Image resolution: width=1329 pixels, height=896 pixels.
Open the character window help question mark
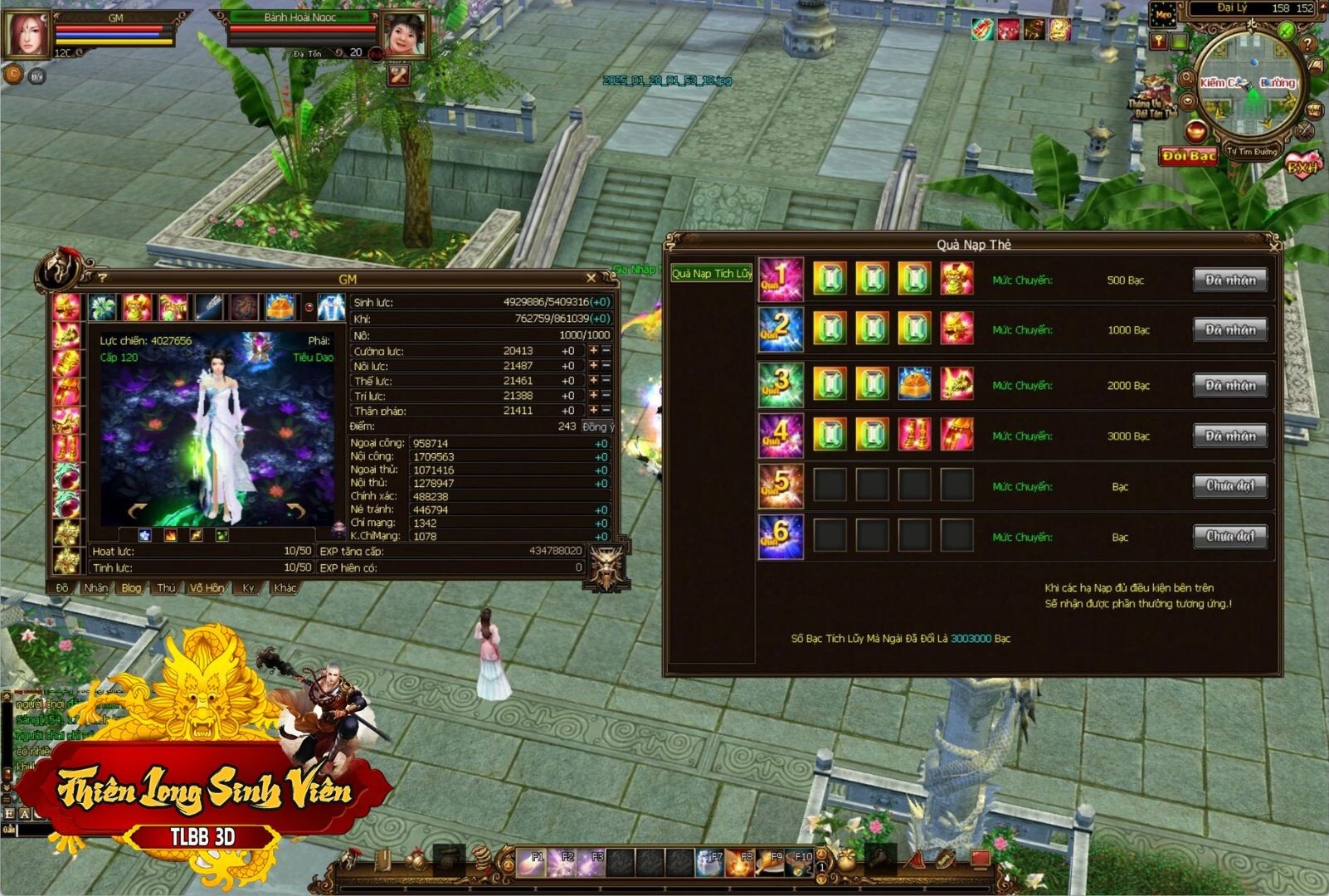[103, 278]
